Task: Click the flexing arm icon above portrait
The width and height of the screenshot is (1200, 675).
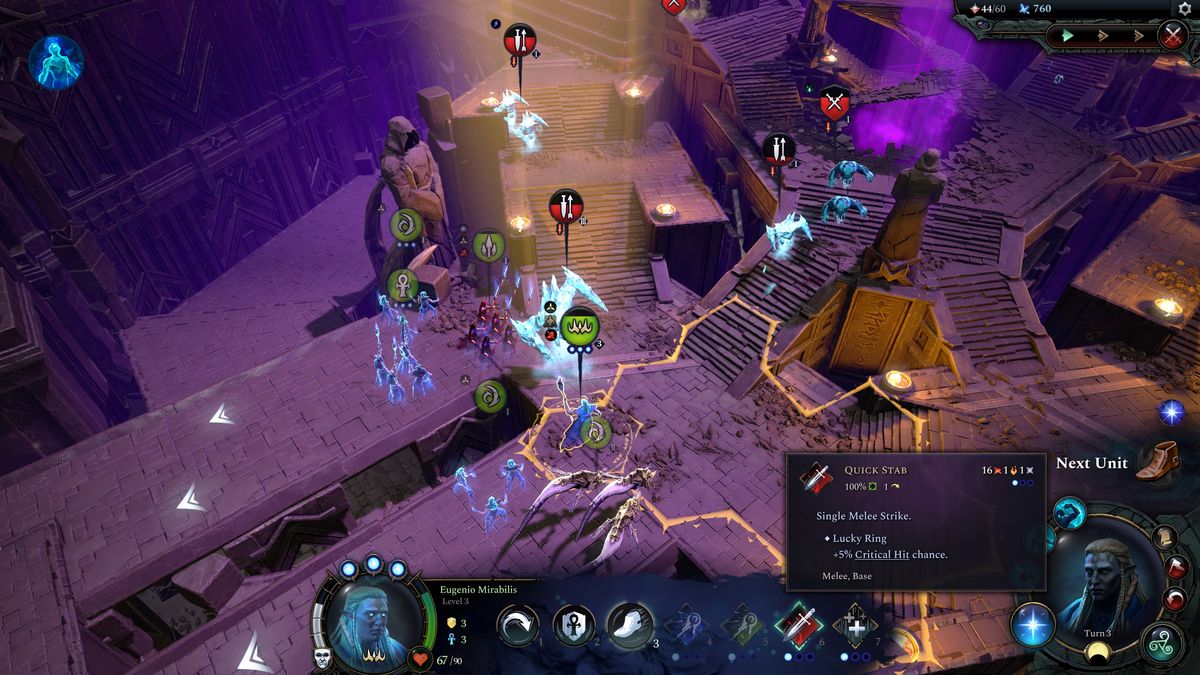Action: 1069,514
